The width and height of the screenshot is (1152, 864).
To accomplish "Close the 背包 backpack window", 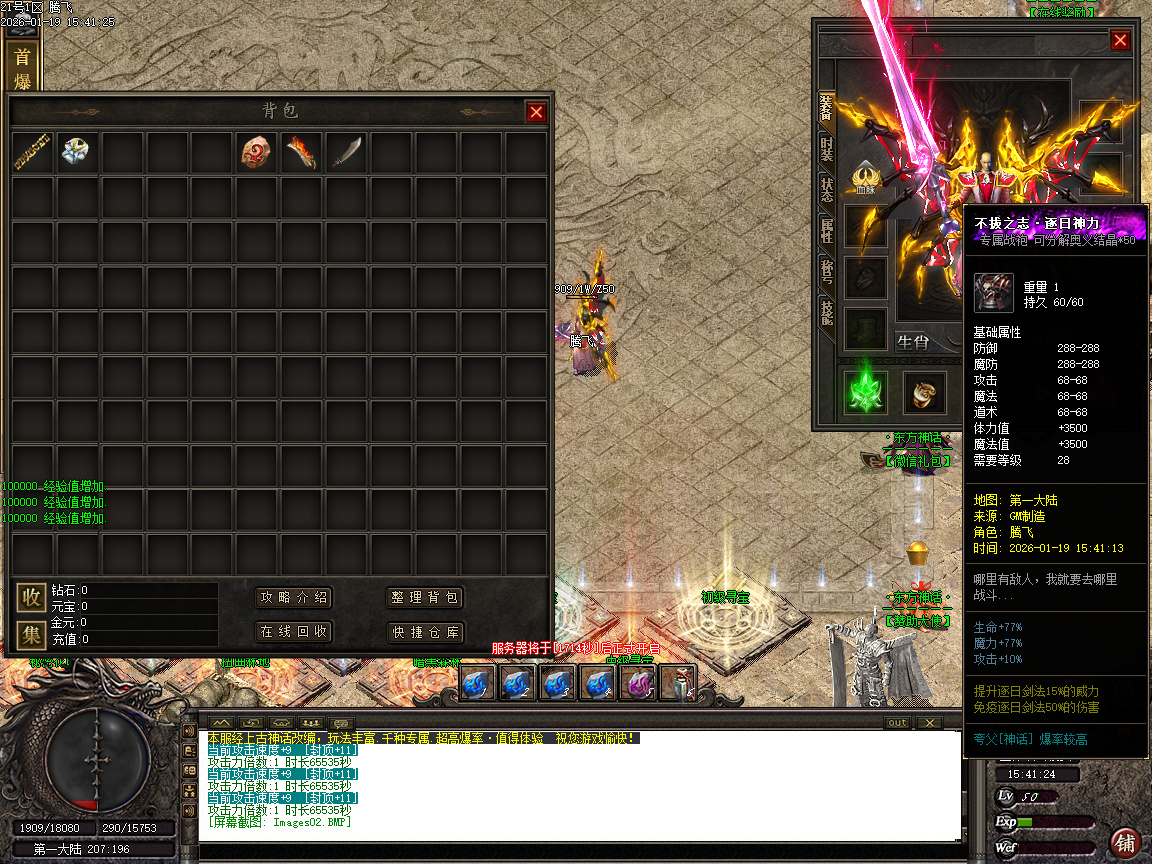I will pyautogui.click(x=536, y=112).
